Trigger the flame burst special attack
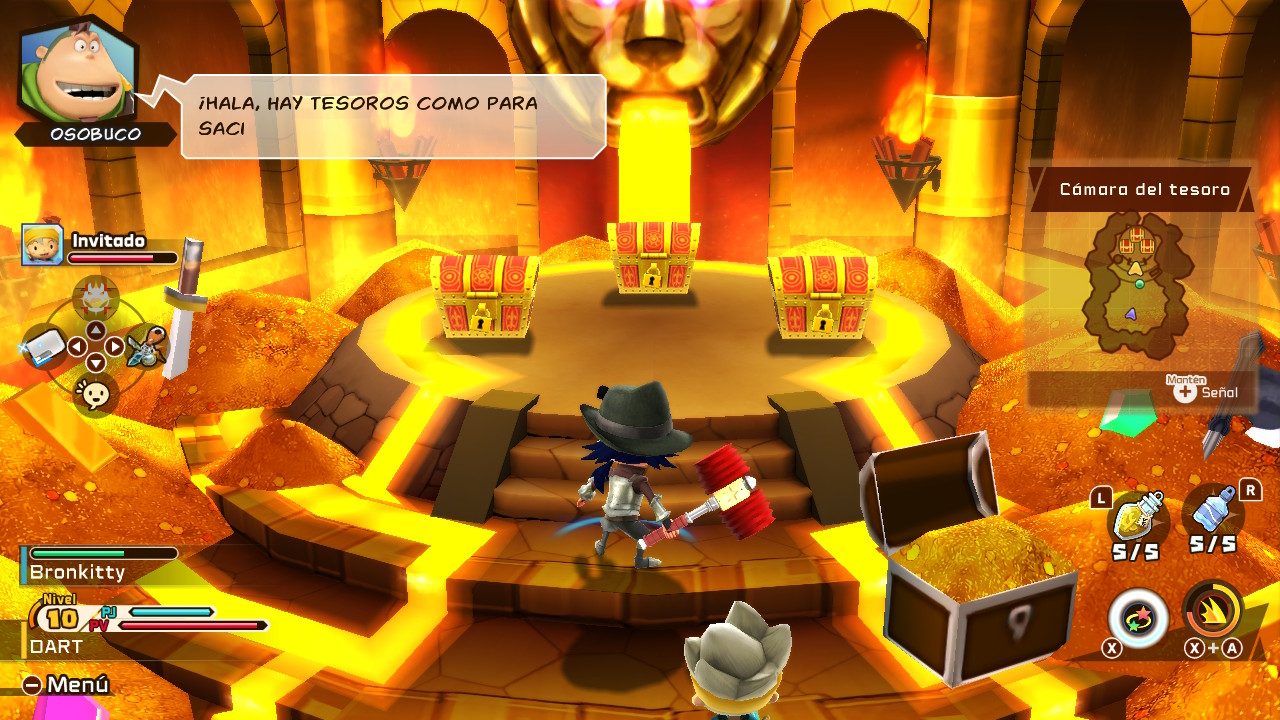This screenshot has width=1280, height=720. coord(1212,609)
